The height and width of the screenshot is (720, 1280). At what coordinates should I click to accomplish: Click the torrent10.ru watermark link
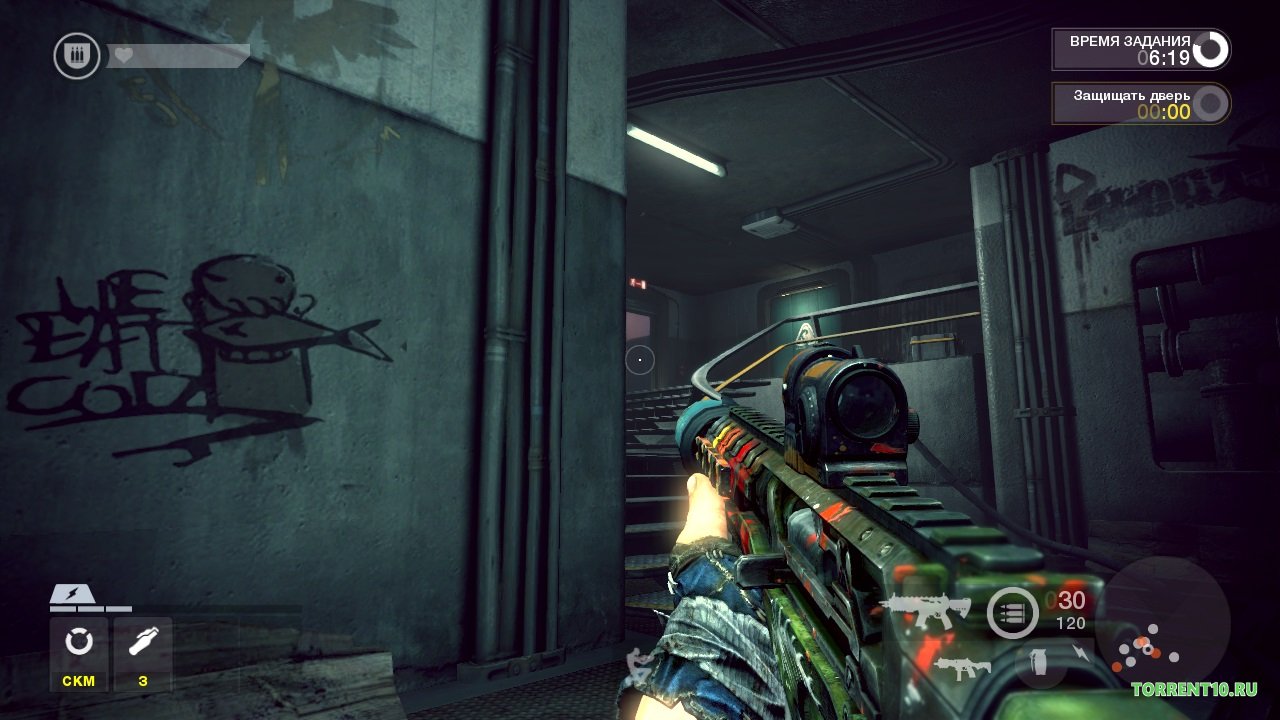[x=1193, y=689]
